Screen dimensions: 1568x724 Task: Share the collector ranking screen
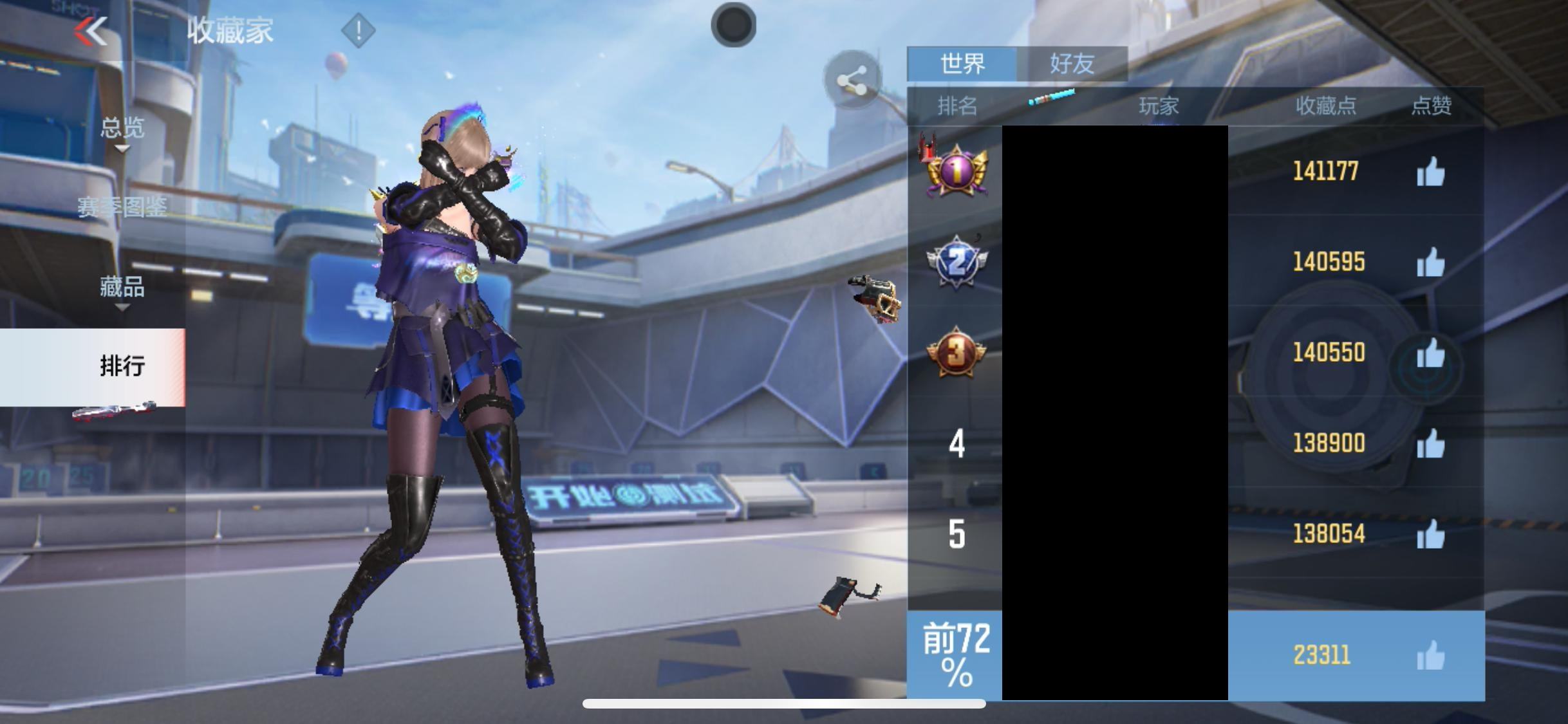click(852, 80)
